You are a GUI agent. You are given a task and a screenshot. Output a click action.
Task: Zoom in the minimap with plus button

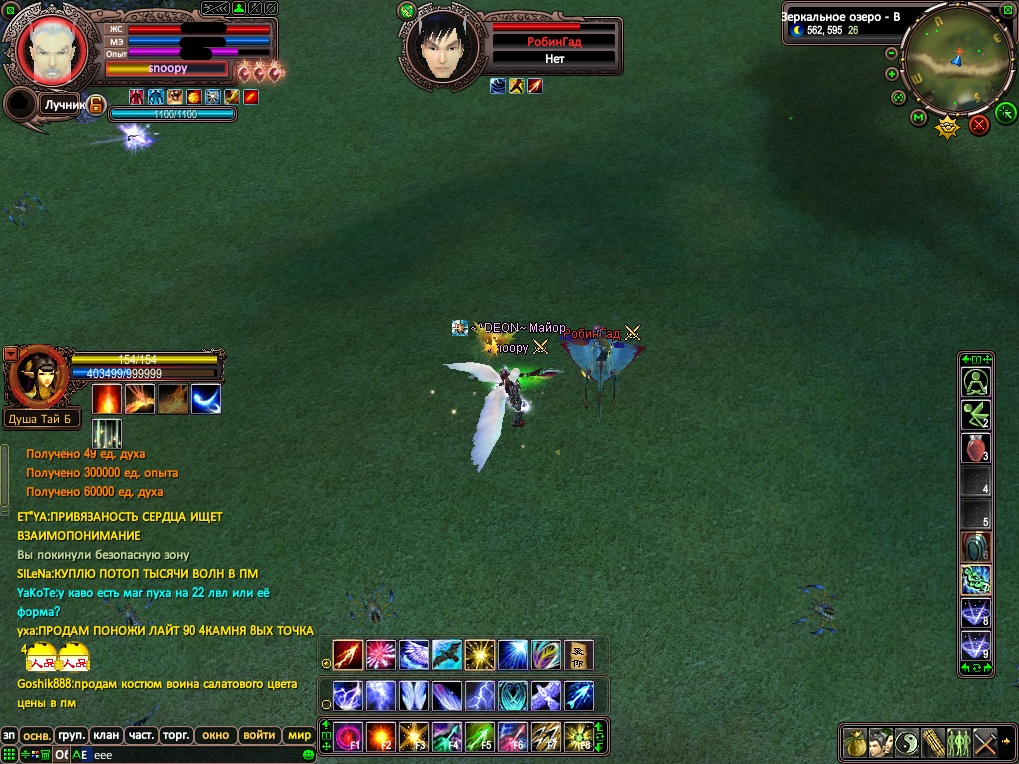click(x=891, y=74)
